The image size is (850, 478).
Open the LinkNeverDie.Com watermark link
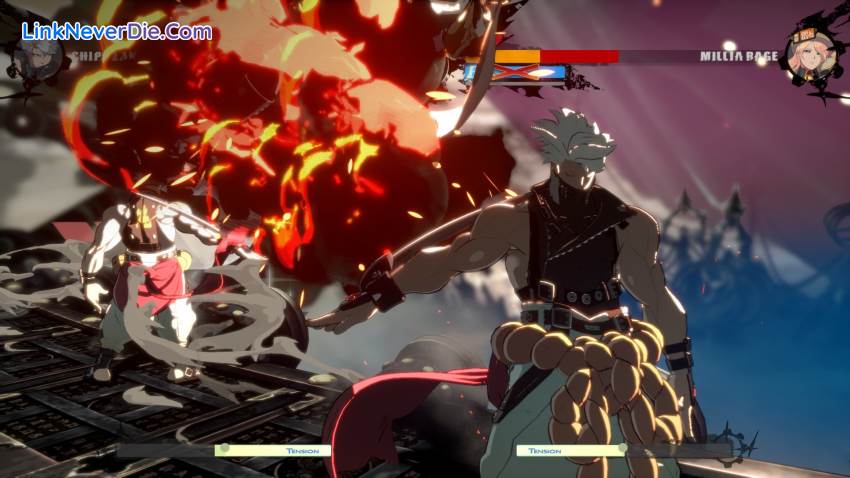point(117,31)
